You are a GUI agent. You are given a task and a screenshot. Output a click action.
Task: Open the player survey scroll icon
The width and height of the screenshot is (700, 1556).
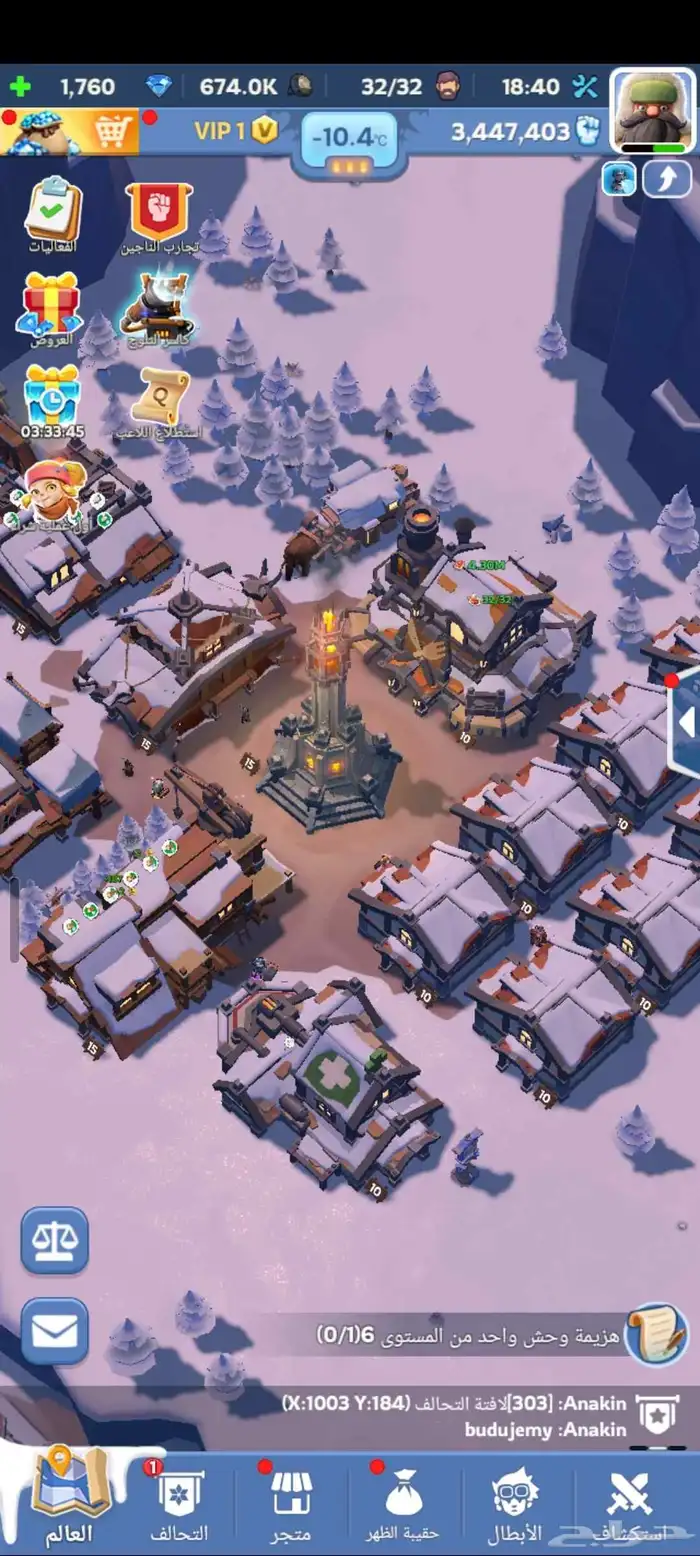point(163,400)
